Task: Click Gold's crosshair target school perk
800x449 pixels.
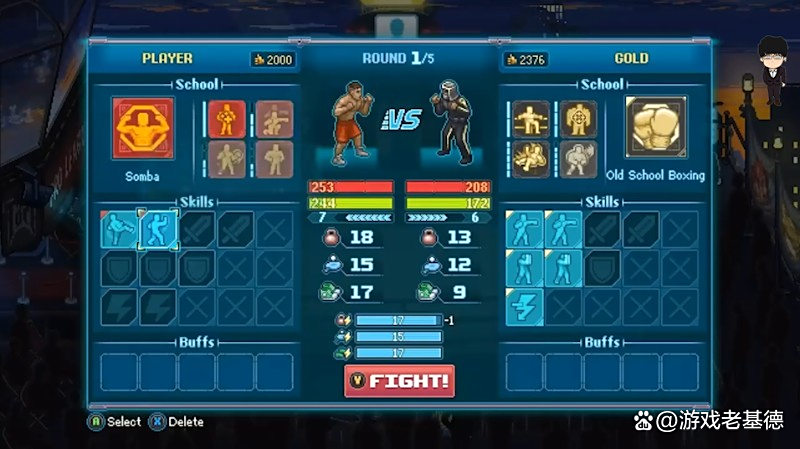Action: coord(579,120)
